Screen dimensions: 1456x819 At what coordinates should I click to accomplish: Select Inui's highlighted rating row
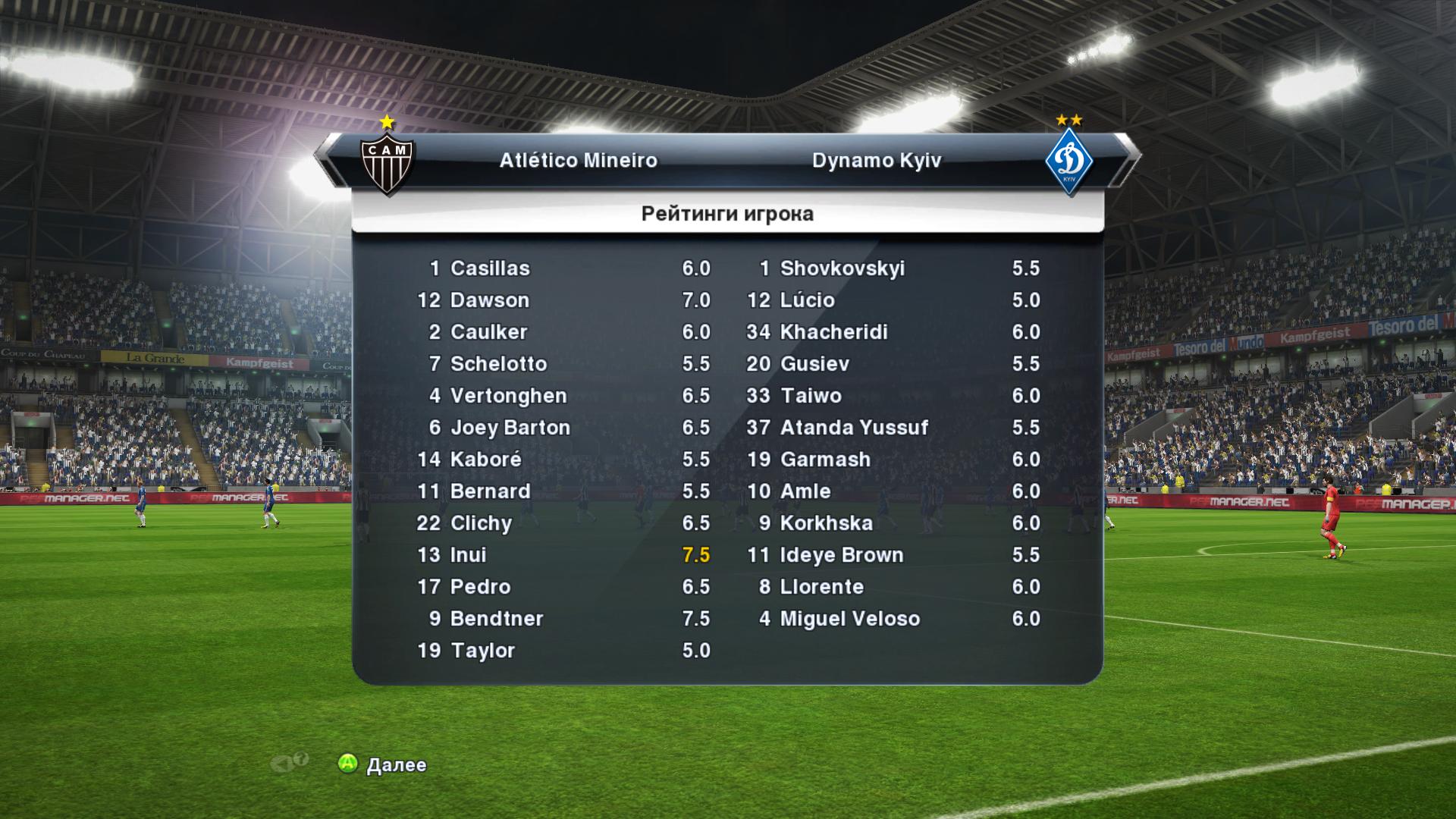click(x=563, y=555)
